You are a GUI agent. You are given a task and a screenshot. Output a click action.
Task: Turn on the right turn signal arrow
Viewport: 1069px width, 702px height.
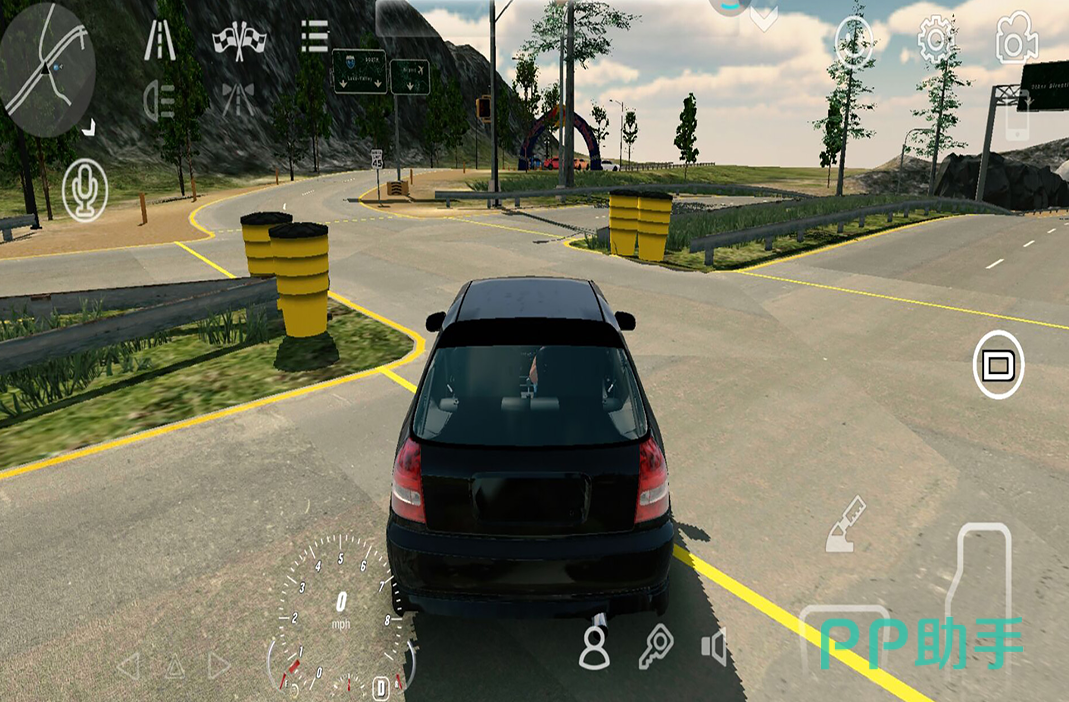(220, 666)
